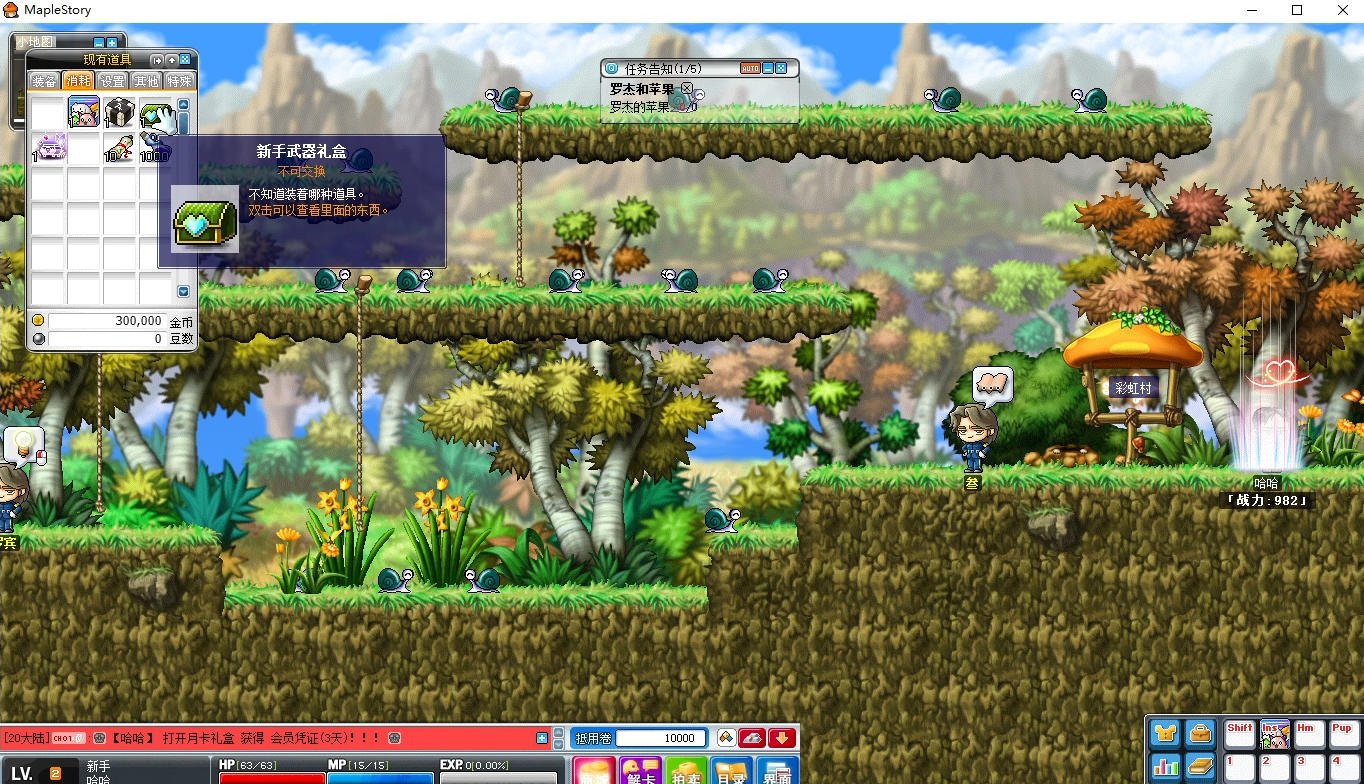Image resolution: width=1364 pixels, height=784 pixels.
Task: Show the 特殊 inventory tab
Action: 180,81
